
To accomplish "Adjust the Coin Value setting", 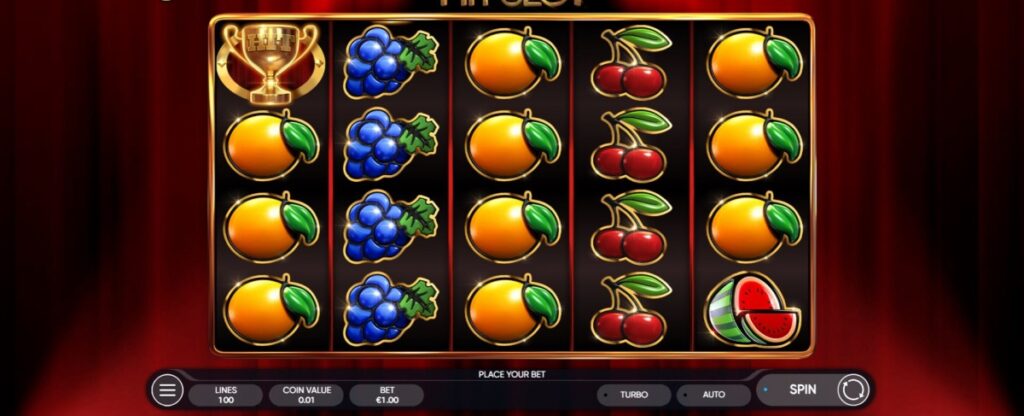I will pos(306,394).
